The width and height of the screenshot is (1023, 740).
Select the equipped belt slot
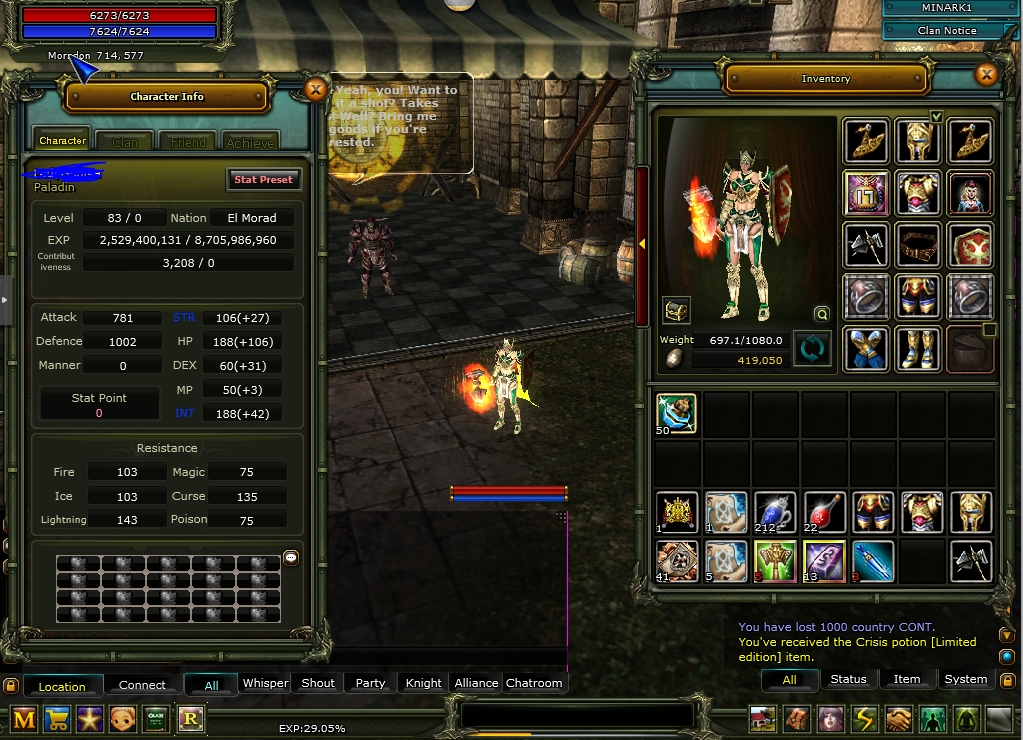coord(917,244)
